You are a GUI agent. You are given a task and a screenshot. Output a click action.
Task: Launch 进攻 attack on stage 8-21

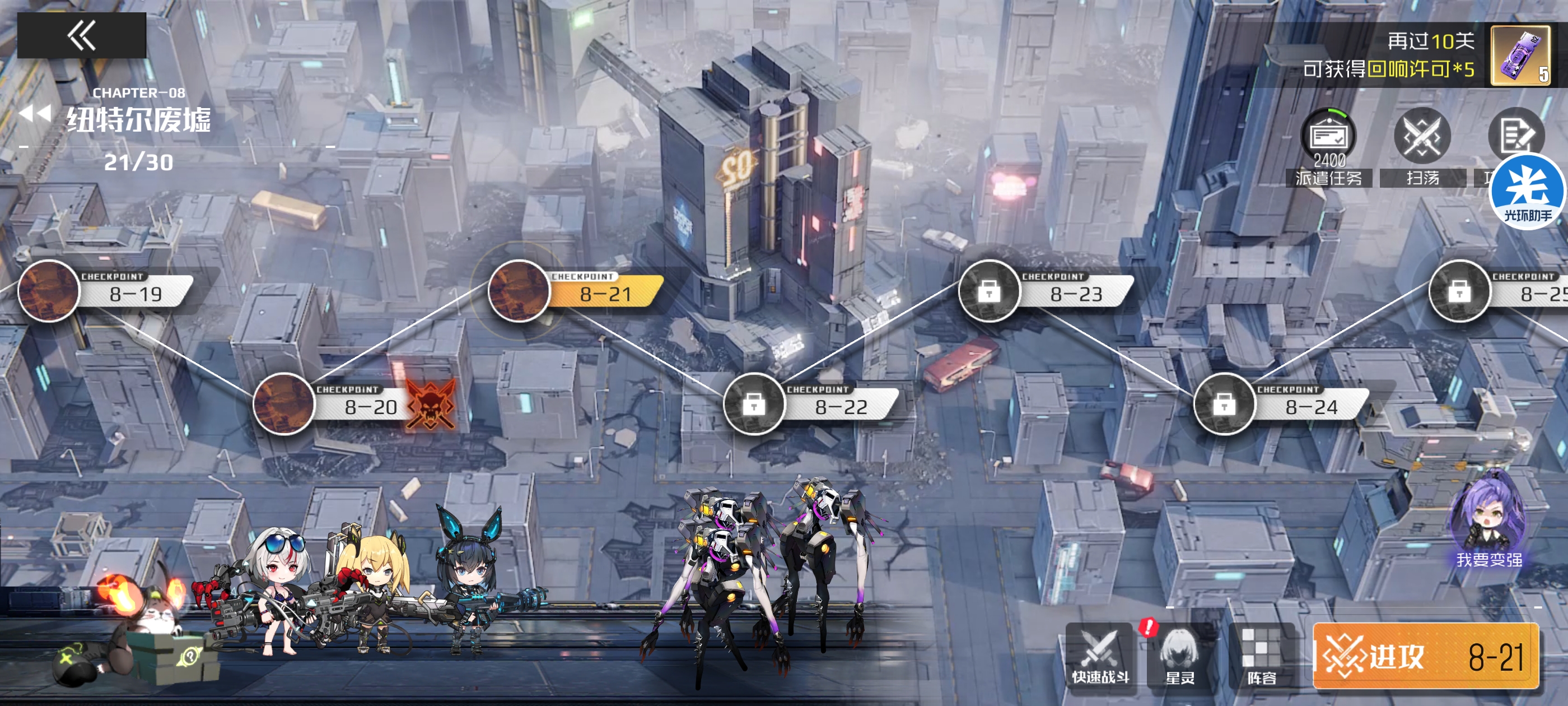pyautogui.click(x=1426, y=657)
